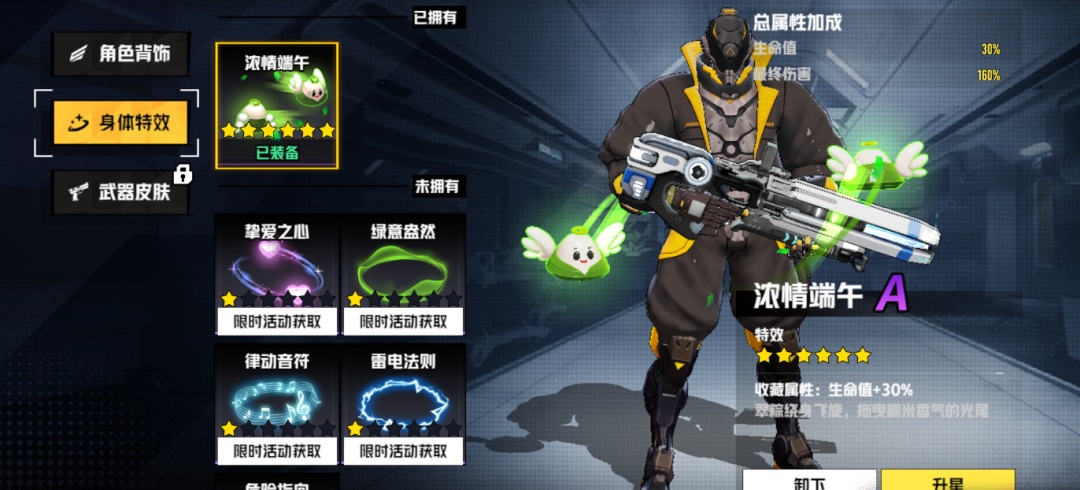Tap the yellow 升星 upgrade button
The height and width of the screenshot is (490, 1080).
click(x=947, y=481)
